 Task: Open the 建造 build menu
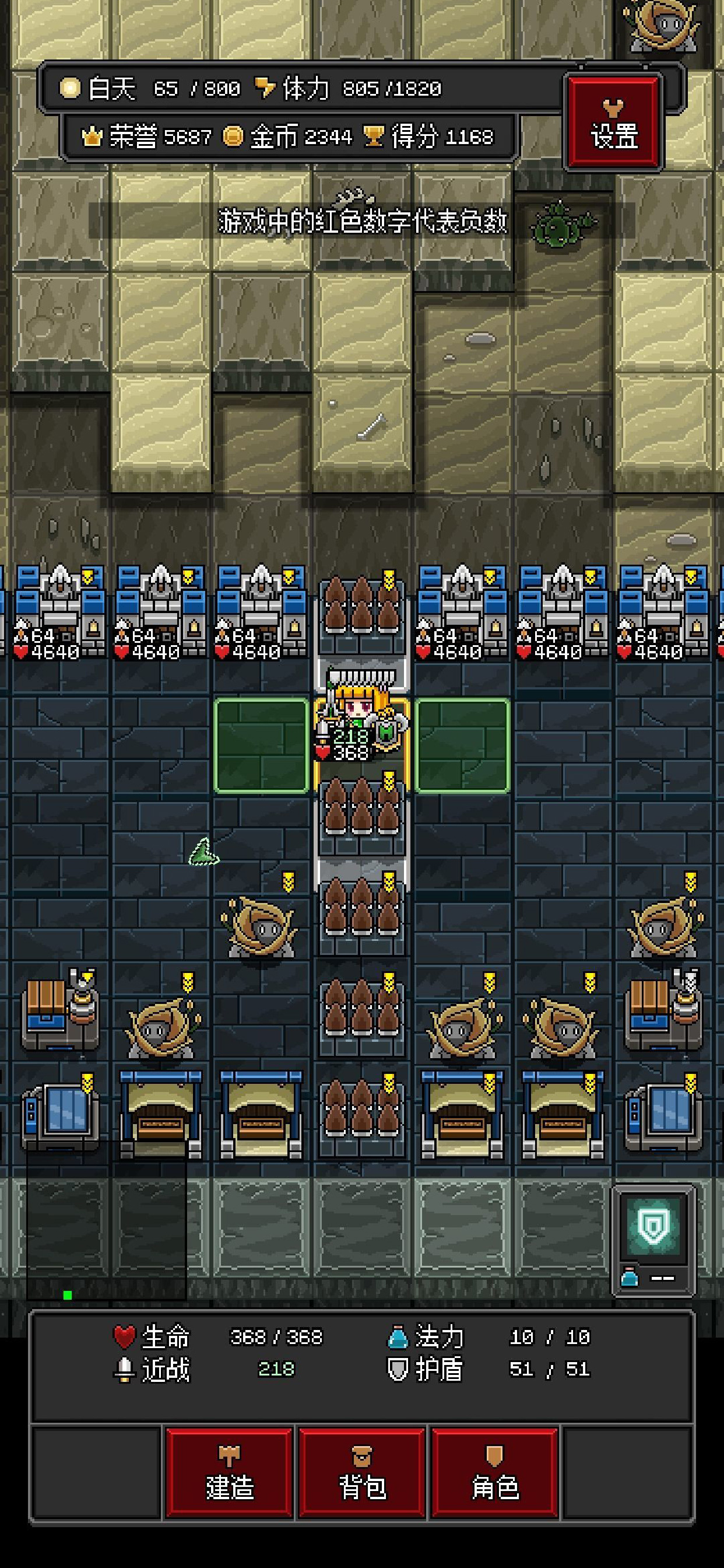229,1472
